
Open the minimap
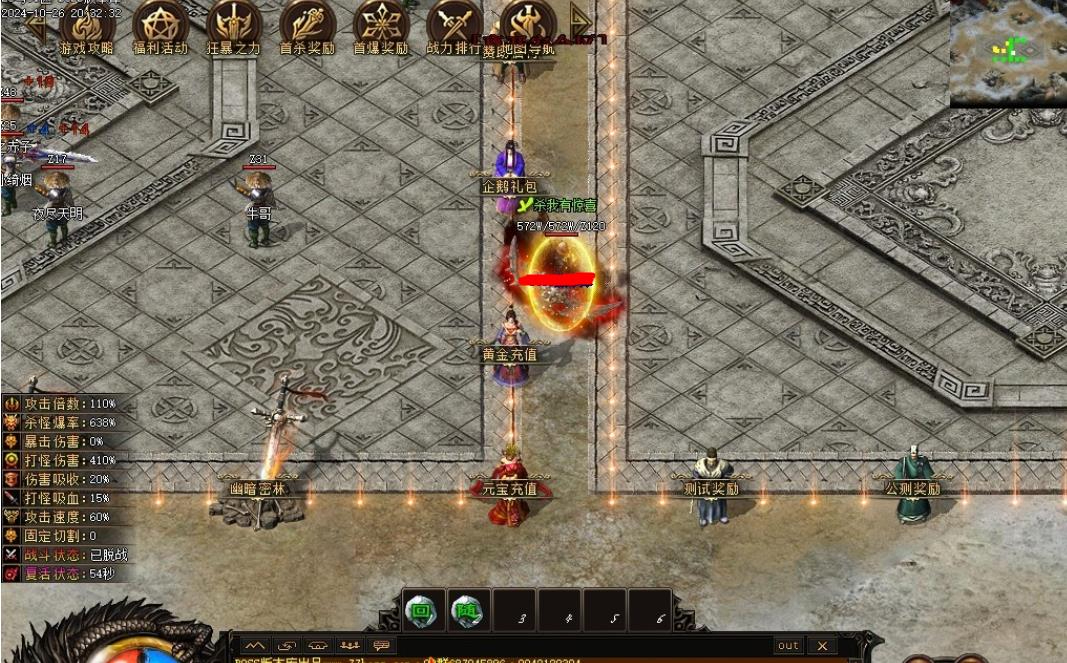coord(1008,53)
